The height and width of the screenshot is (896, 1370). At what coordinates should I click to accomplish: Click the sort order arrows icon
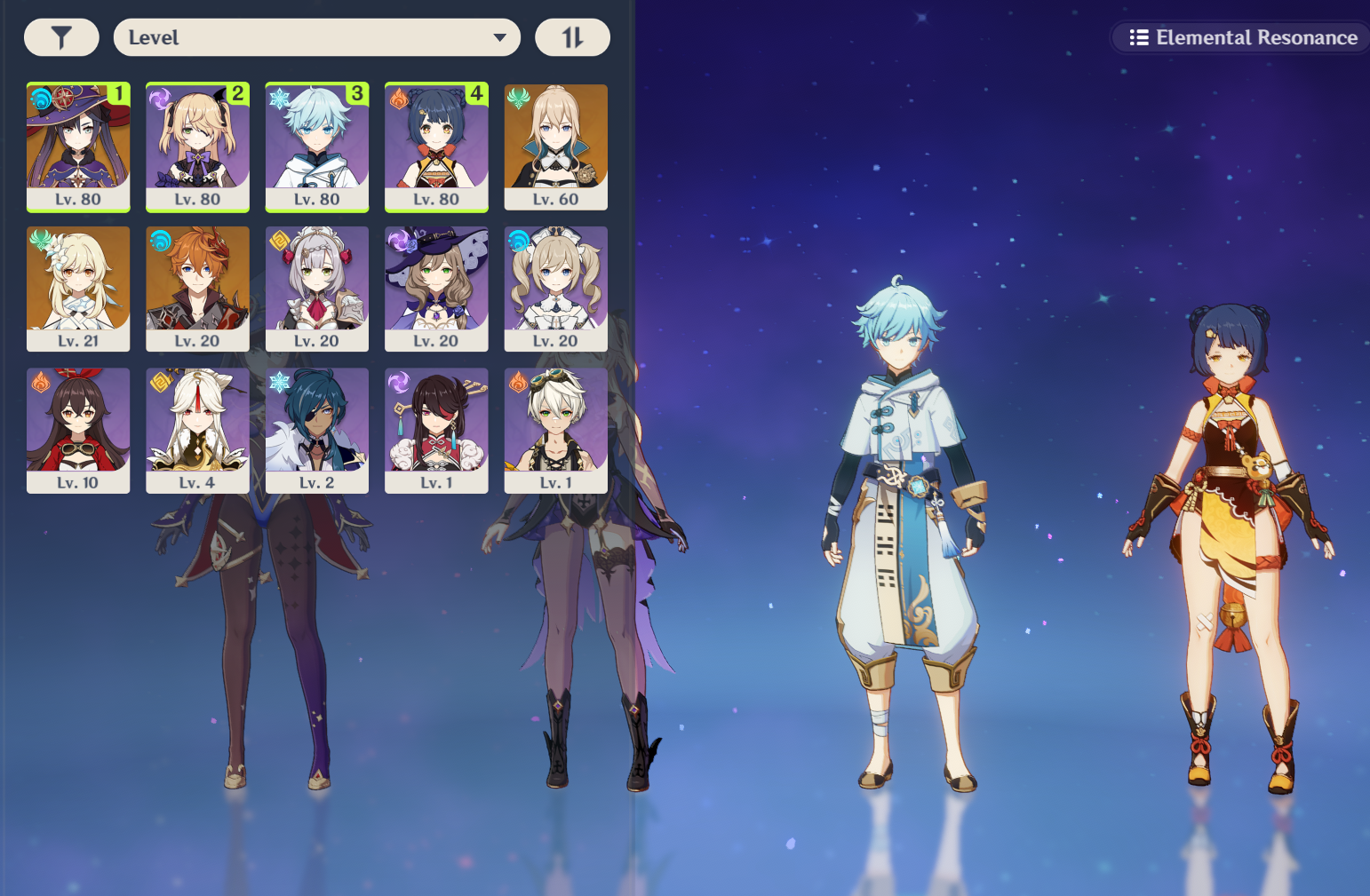(572, 37)
